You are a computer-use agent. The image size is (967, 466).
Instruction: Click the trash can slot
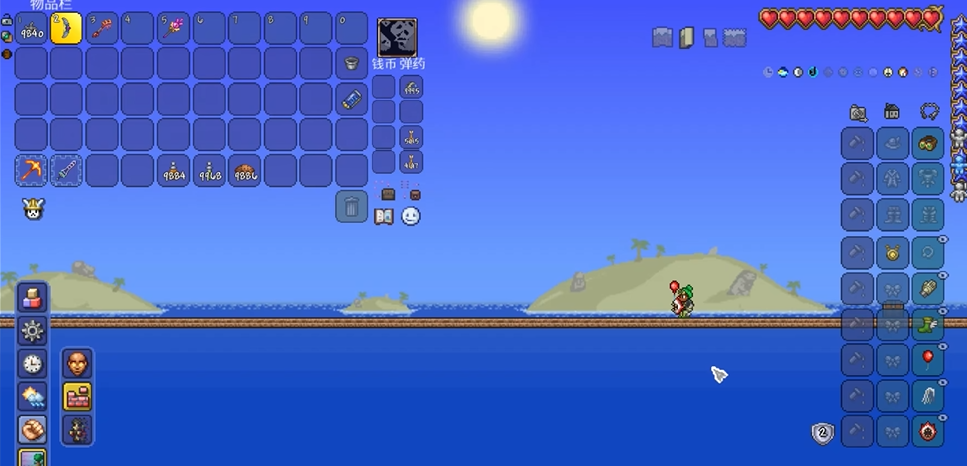pos(351,206)
